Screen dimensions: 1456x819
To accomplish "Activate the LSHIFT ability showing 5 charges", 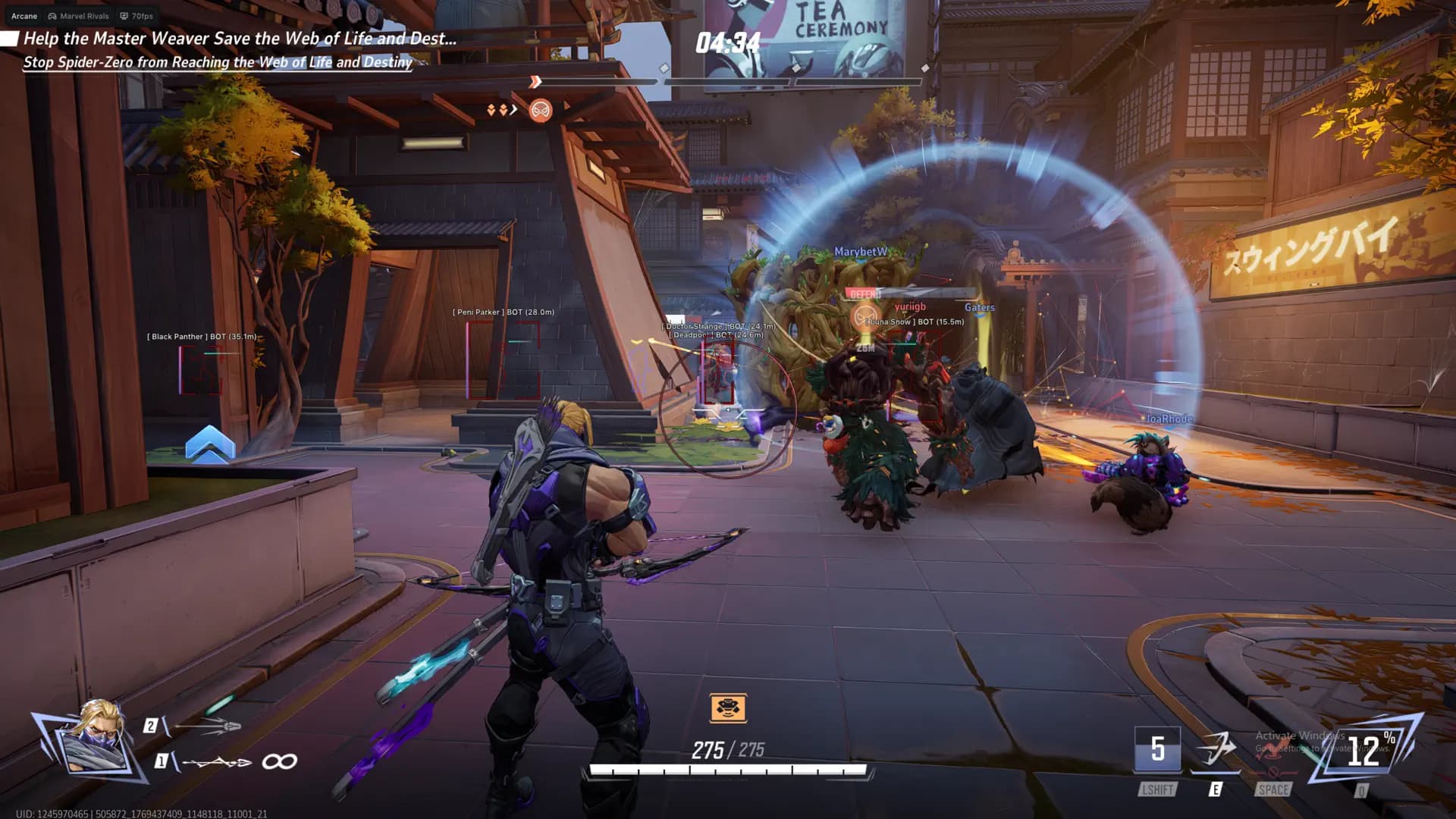I will (x=1157, y=749).
